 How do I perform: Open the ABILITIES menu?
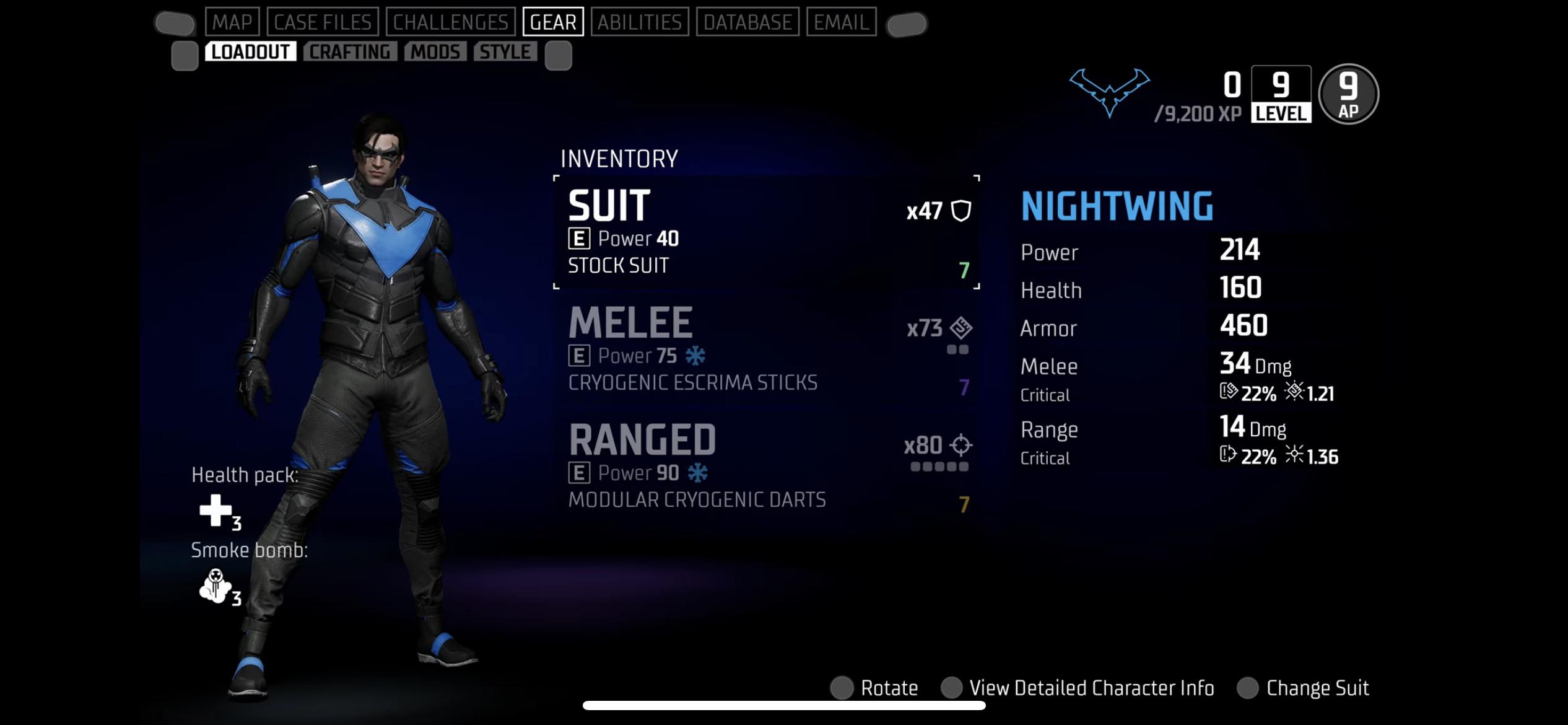coord(641,21)
